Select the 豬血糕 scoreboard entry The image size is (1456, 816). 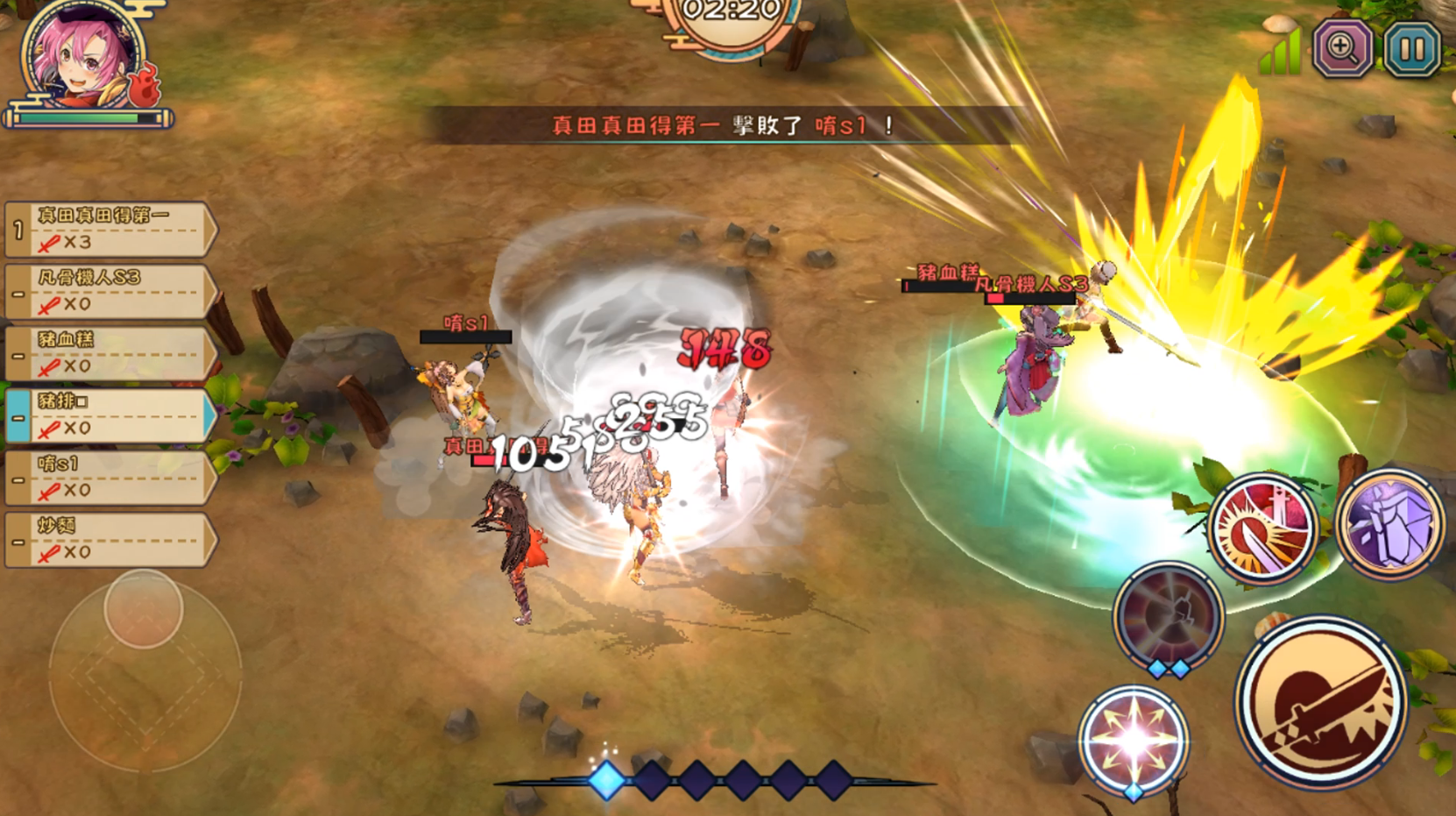pyautogui.click(x=110, y=354)
